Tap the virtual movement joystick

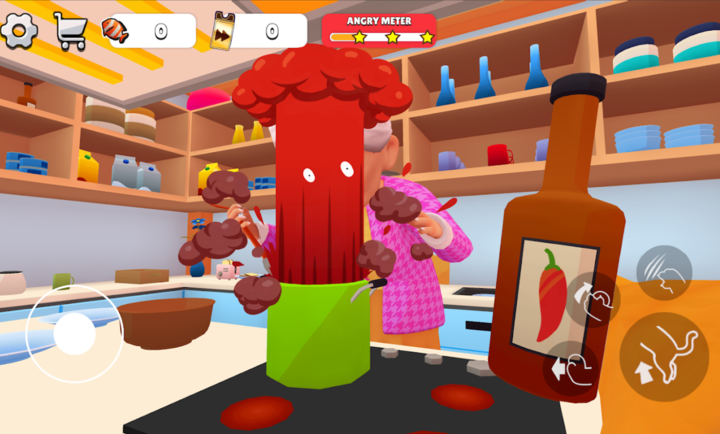pyautogui.click(x=74, y=334)
